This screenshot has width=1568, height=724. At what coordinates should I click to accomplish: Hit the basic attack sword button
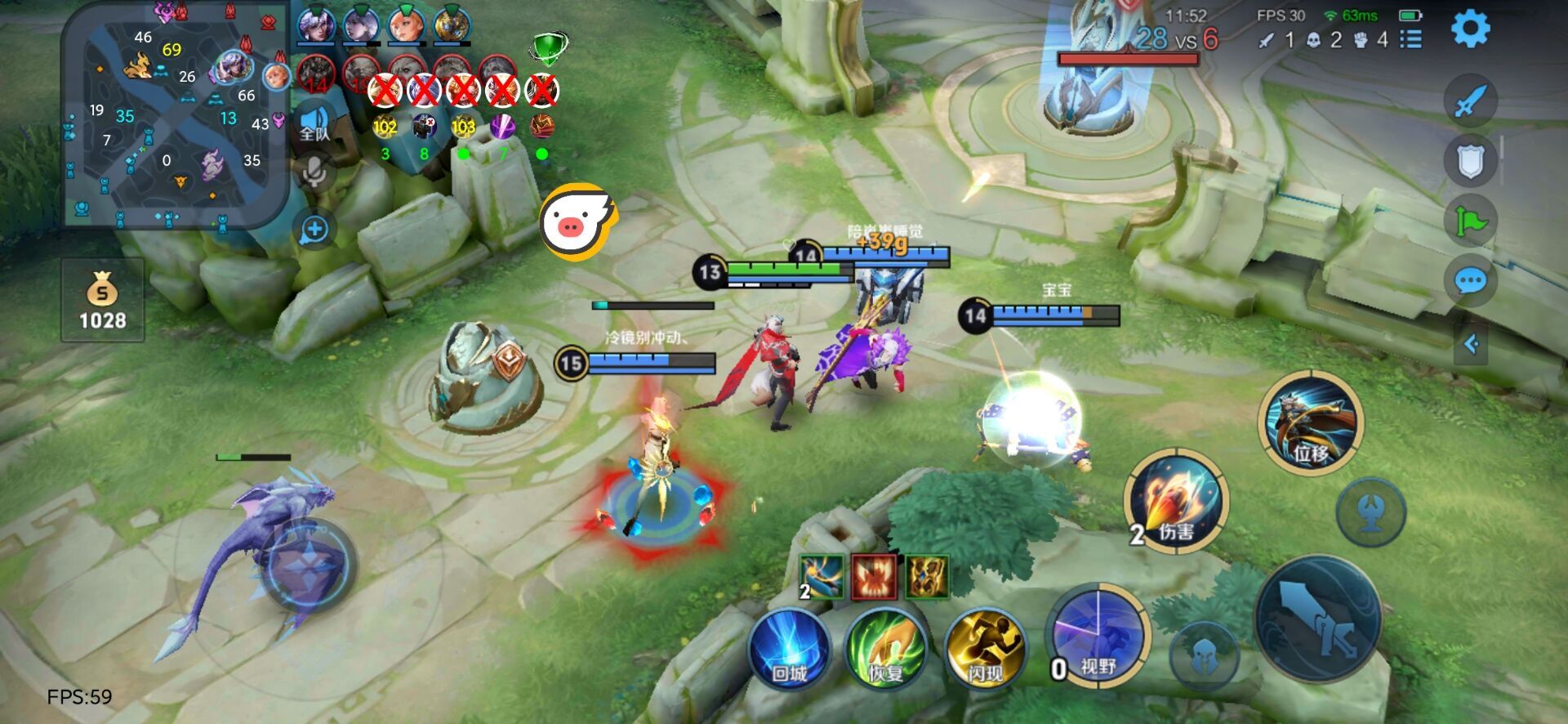point(1317,619)
